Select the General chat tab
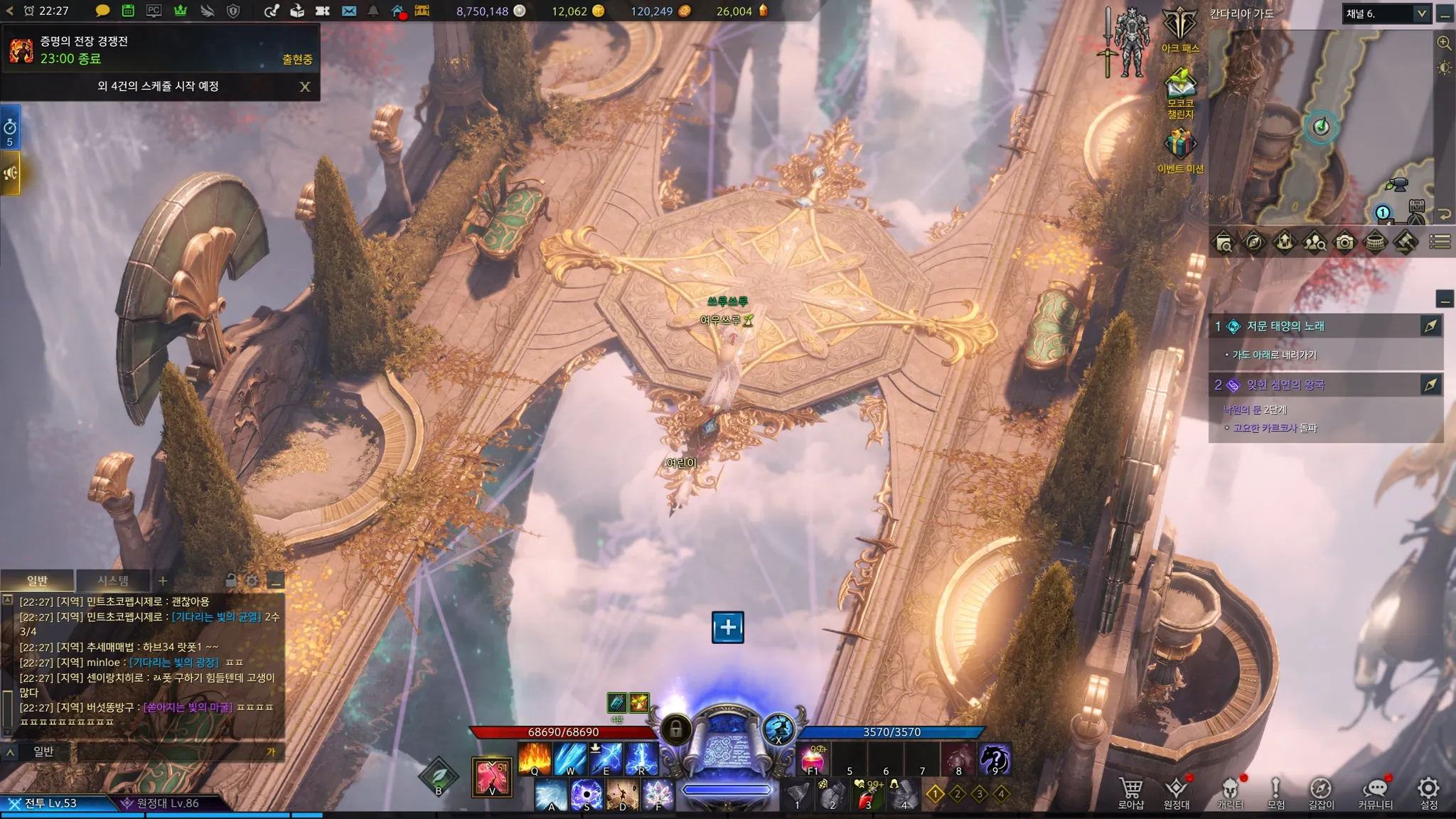1456x819 pixels. click(x=37, y=581)
